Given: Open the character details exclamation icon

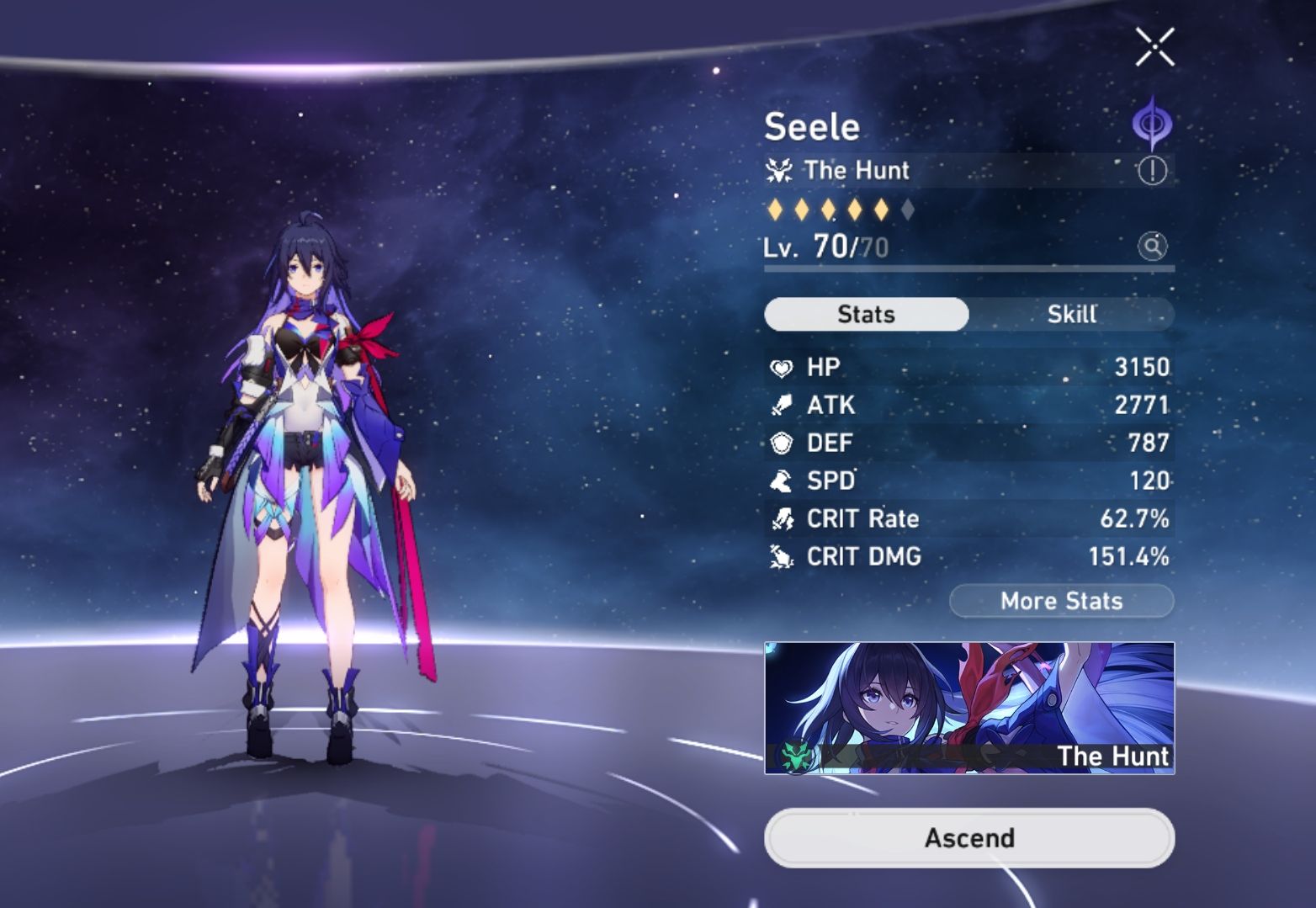Looking at the screenshot, I should (x=1154, y=169).
